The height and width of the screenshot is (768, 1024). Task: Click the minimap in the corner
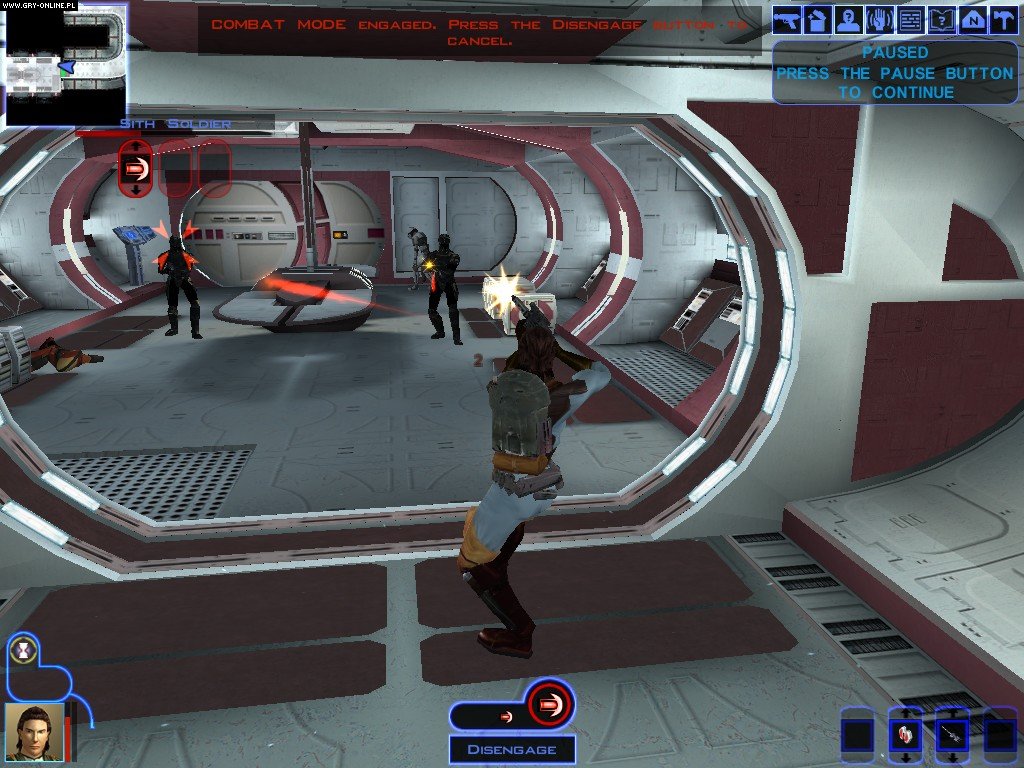pyautogui.click(x=65, y=64)
